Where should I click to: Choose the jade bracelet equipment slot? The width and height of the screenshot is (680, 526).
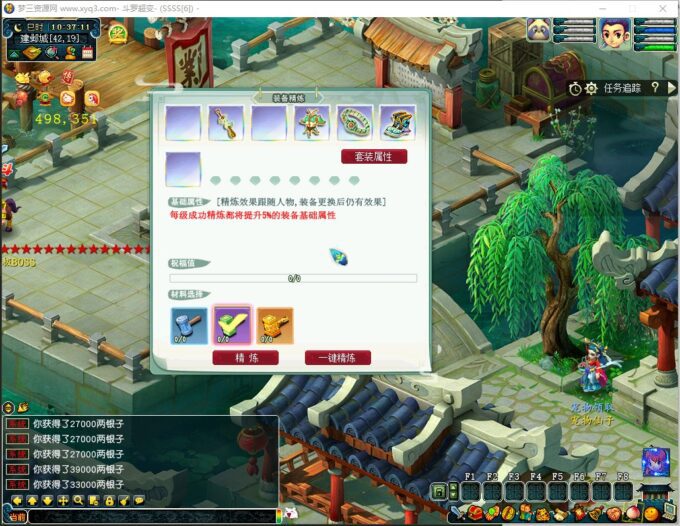click(355, 123)
